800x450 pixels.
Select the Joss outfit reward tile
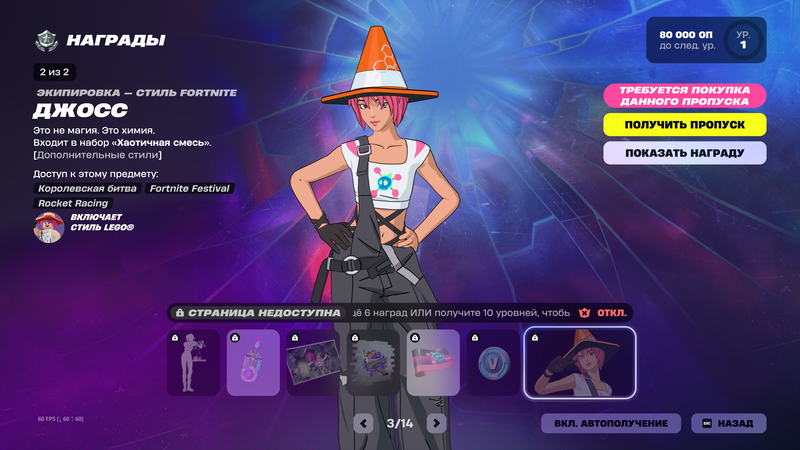pos(579,363)
